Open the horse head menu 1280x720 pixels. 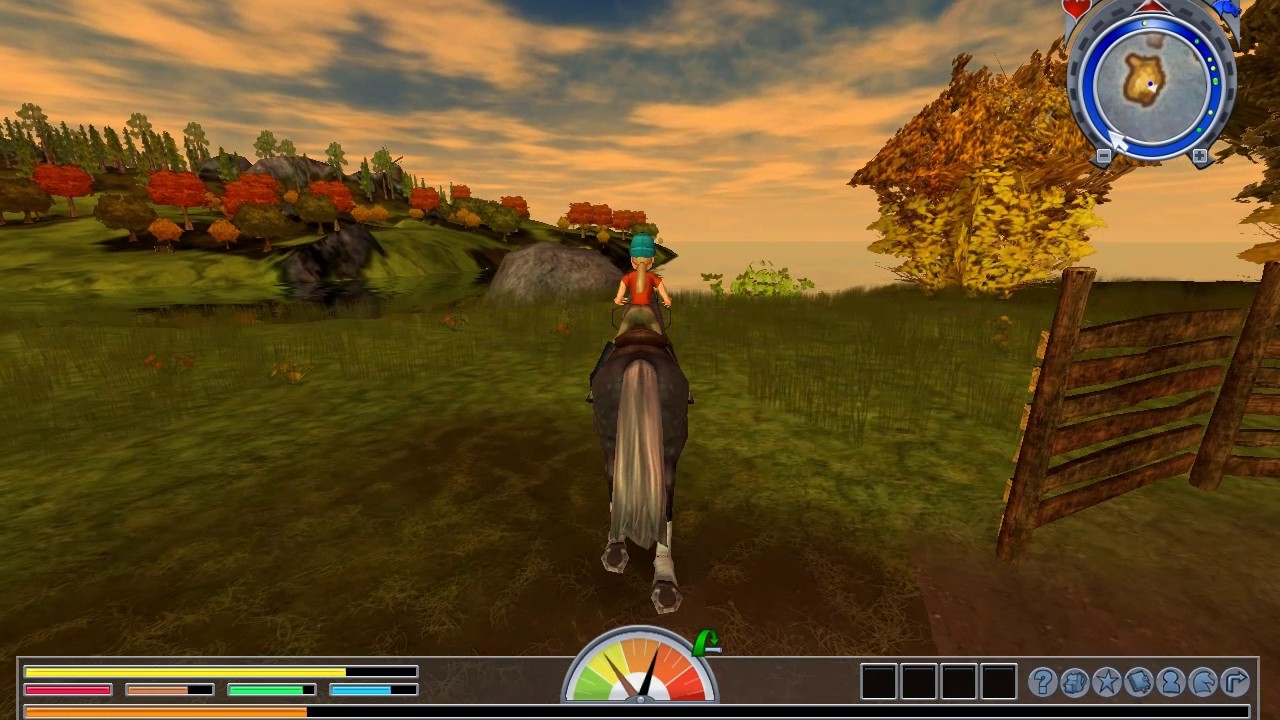click(1203, 682)
